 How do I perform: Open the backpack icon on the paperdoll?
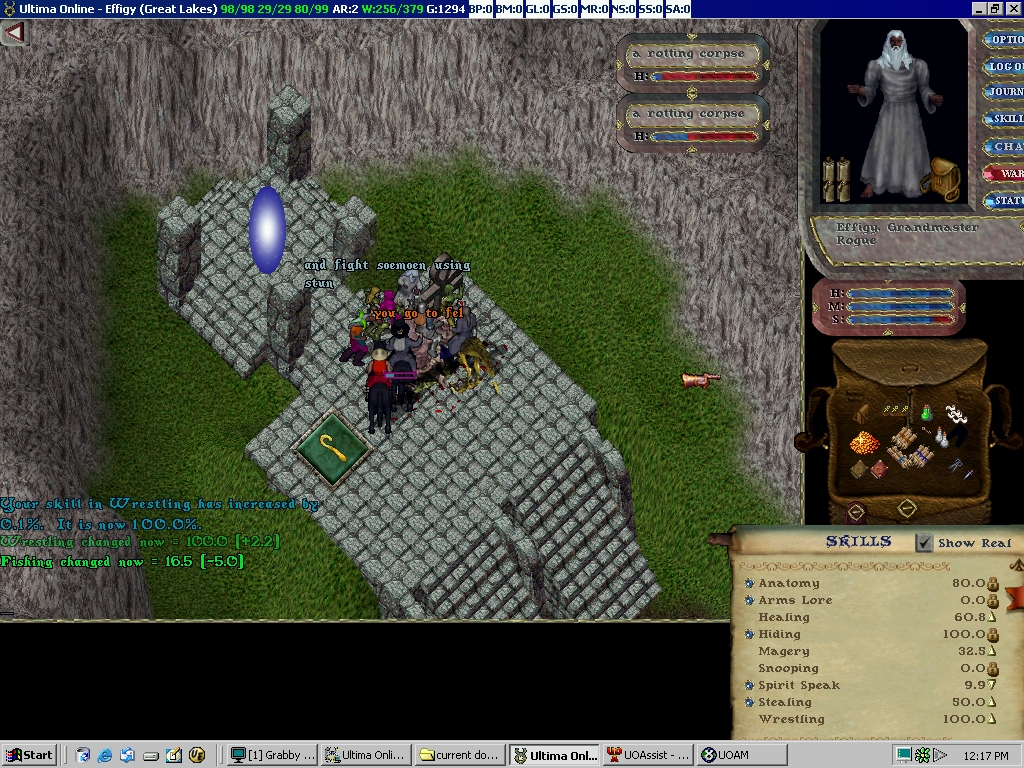[944, 177]
